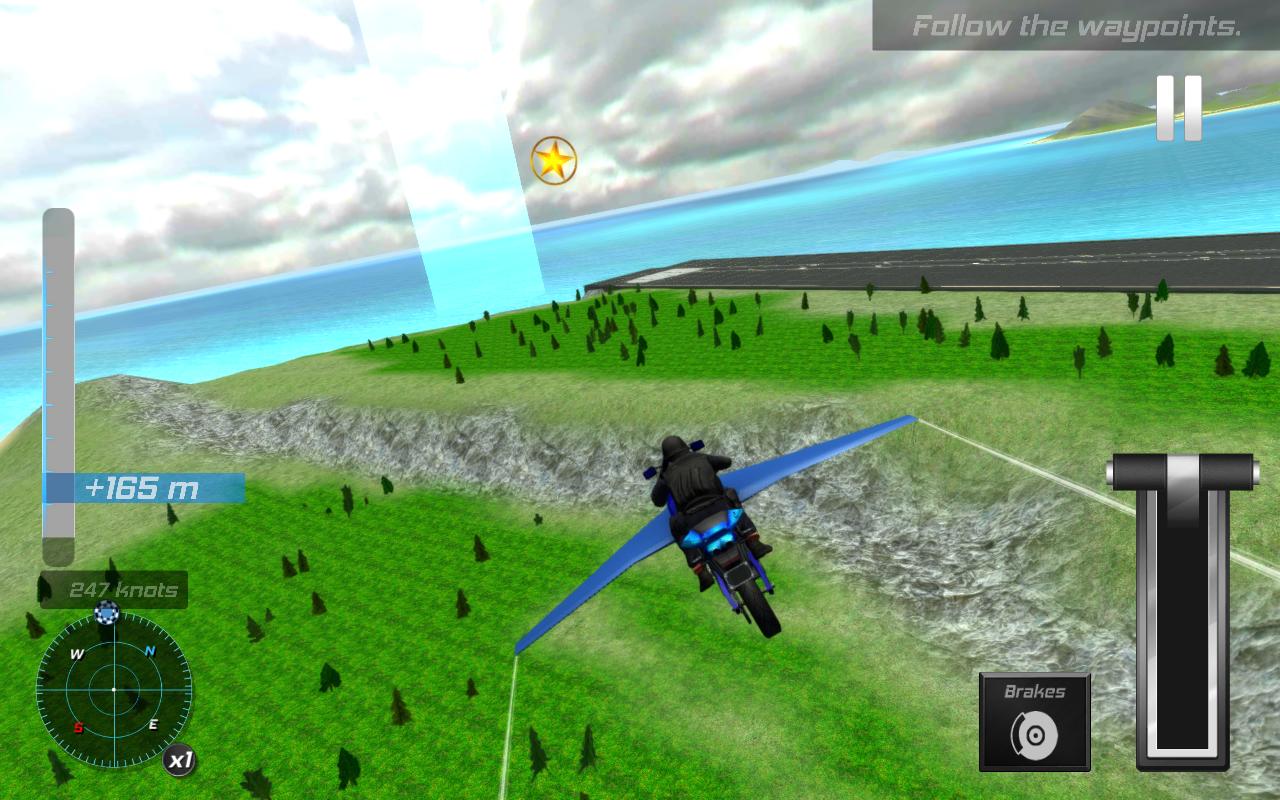Select the golden star waypoint marker
This screenshot has width=1280, height=800.
[553, 160]
